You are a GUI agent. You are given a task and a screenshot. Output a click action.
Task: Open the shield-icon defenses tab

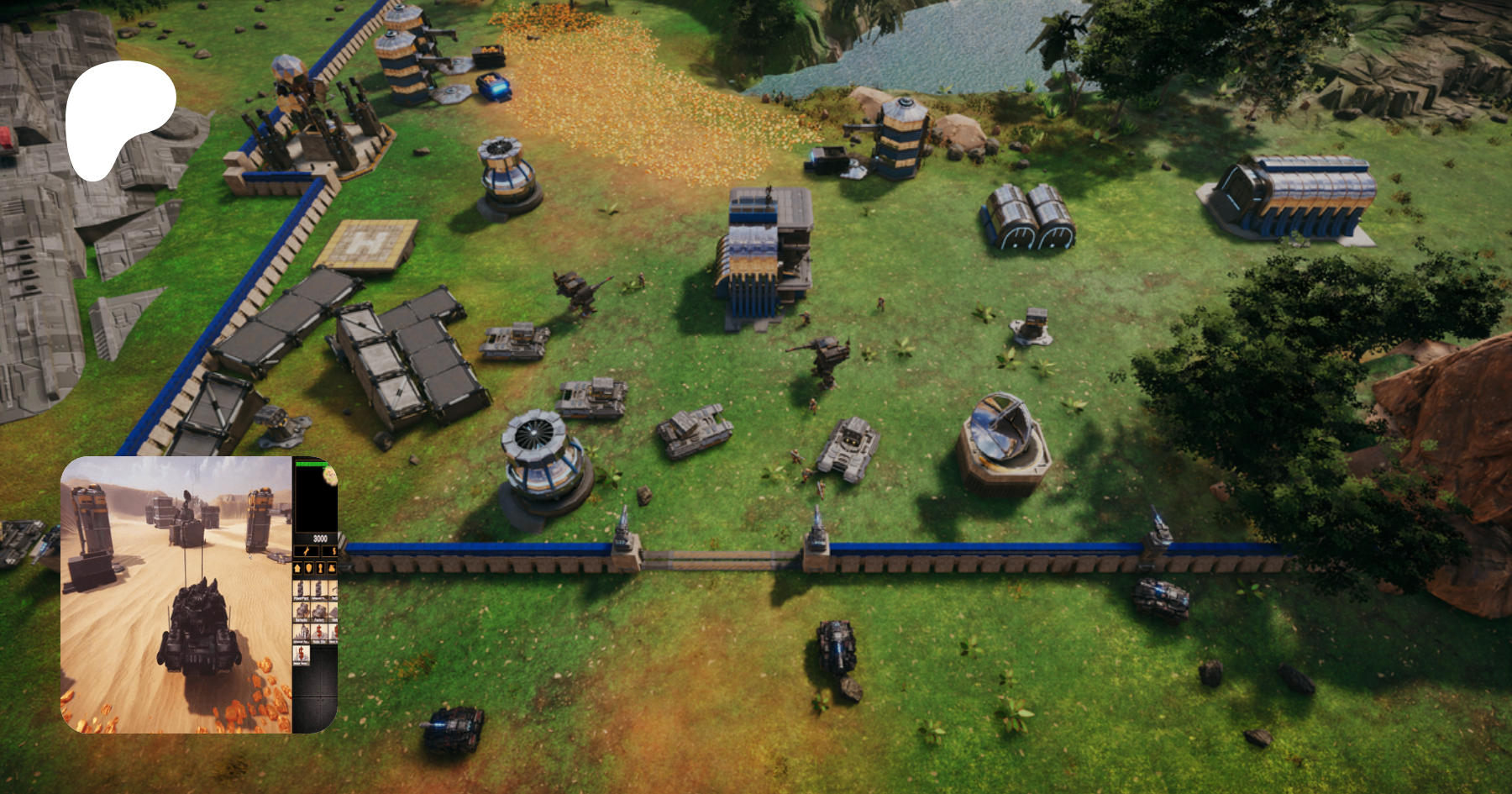(308, 568)
